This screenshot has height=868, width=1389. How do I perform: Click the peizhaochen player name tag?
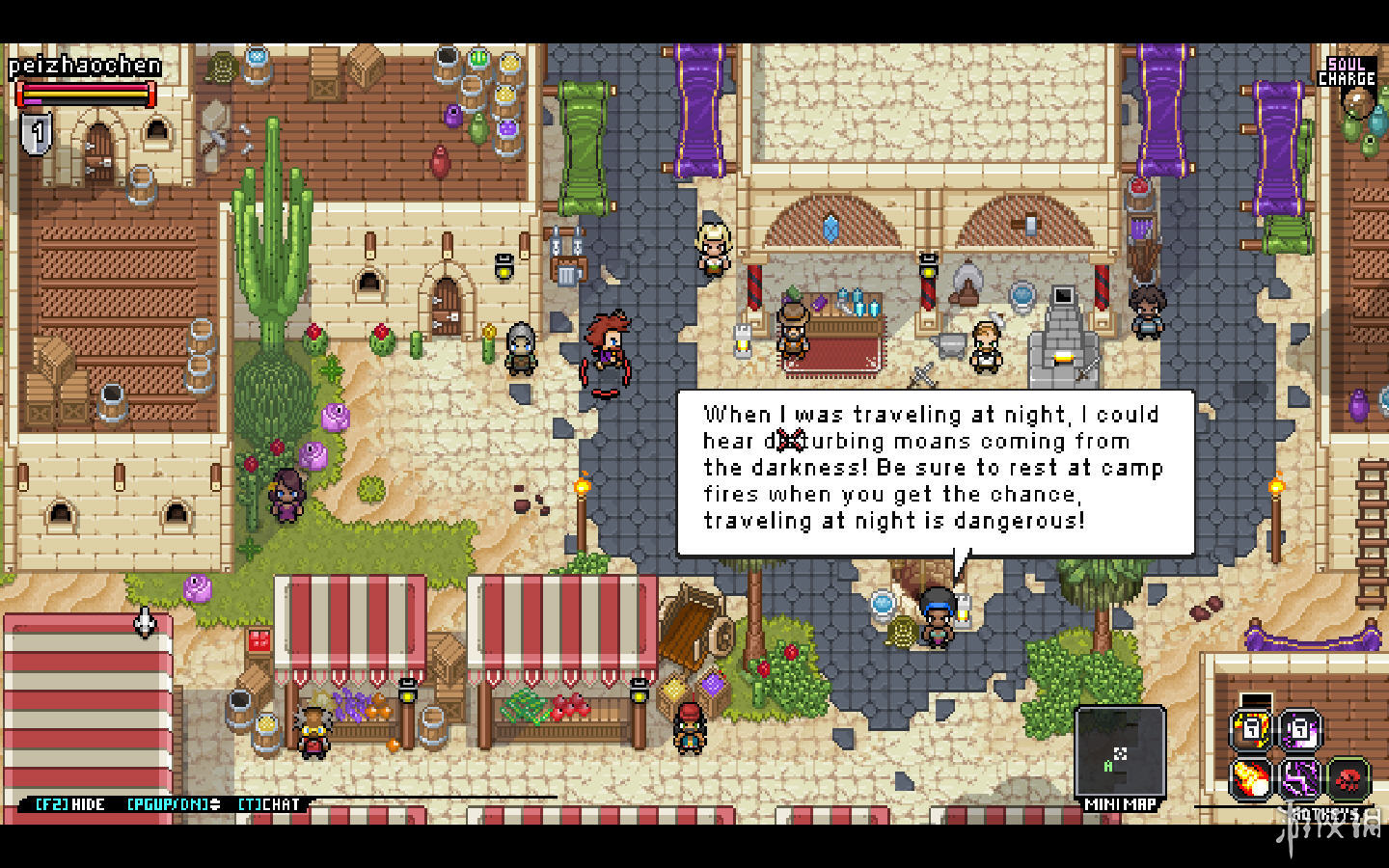pyautogui.click(x=85, y=66)
